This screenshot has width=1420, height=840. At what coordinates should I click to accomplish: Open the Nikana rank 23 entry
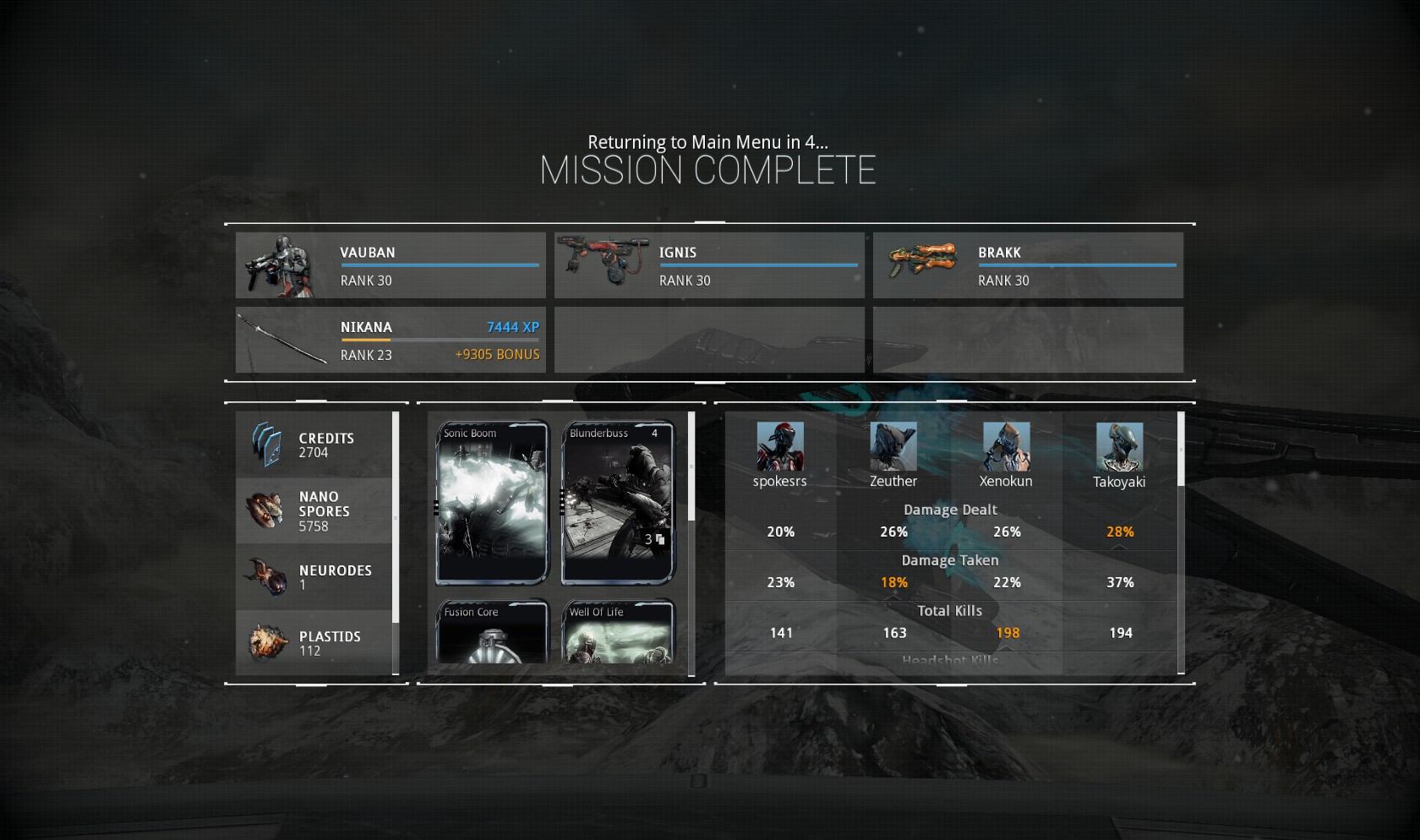pos(390,340)
